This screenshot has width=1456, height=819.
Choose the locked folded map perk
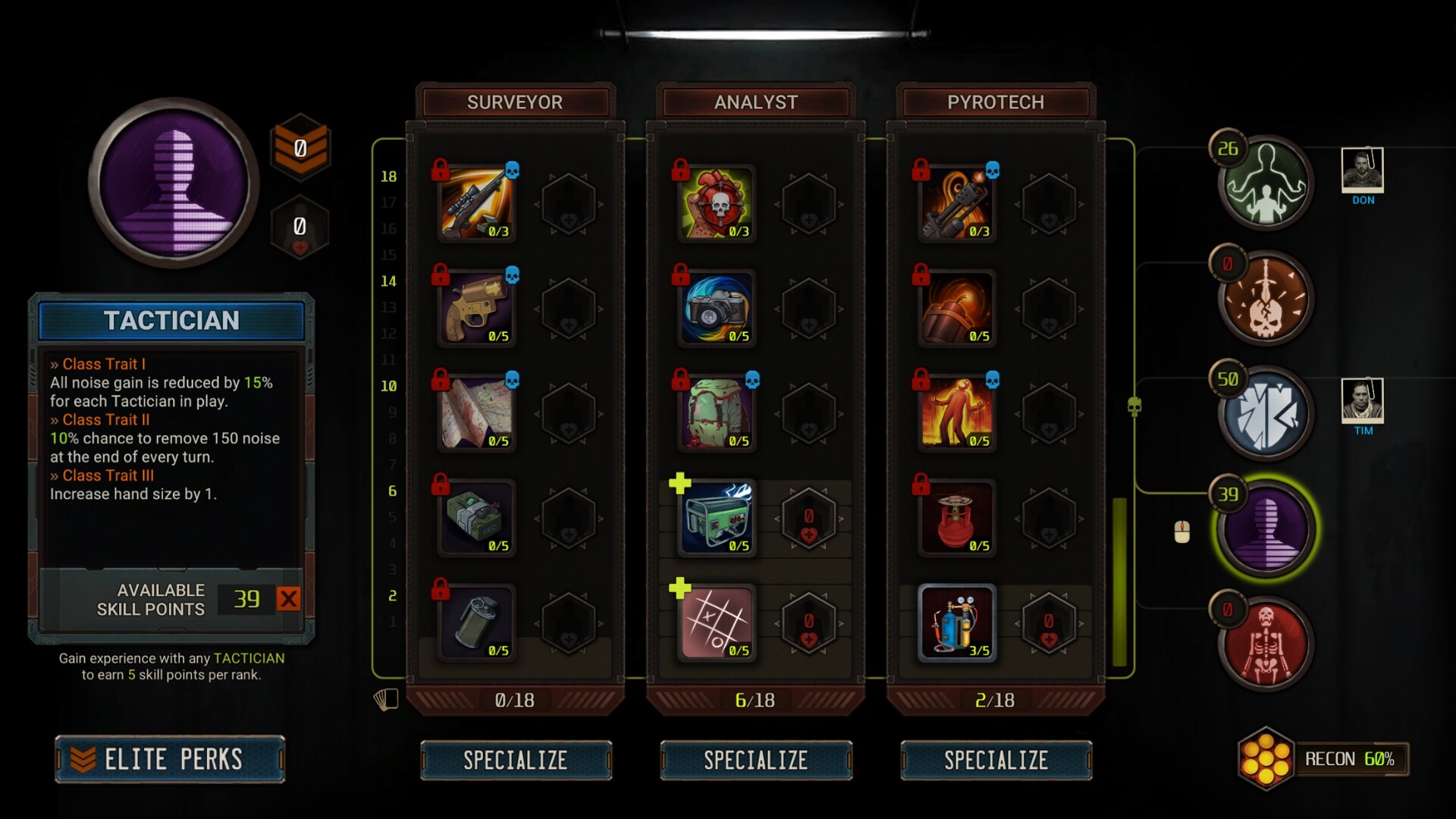(x=477, y=413)
